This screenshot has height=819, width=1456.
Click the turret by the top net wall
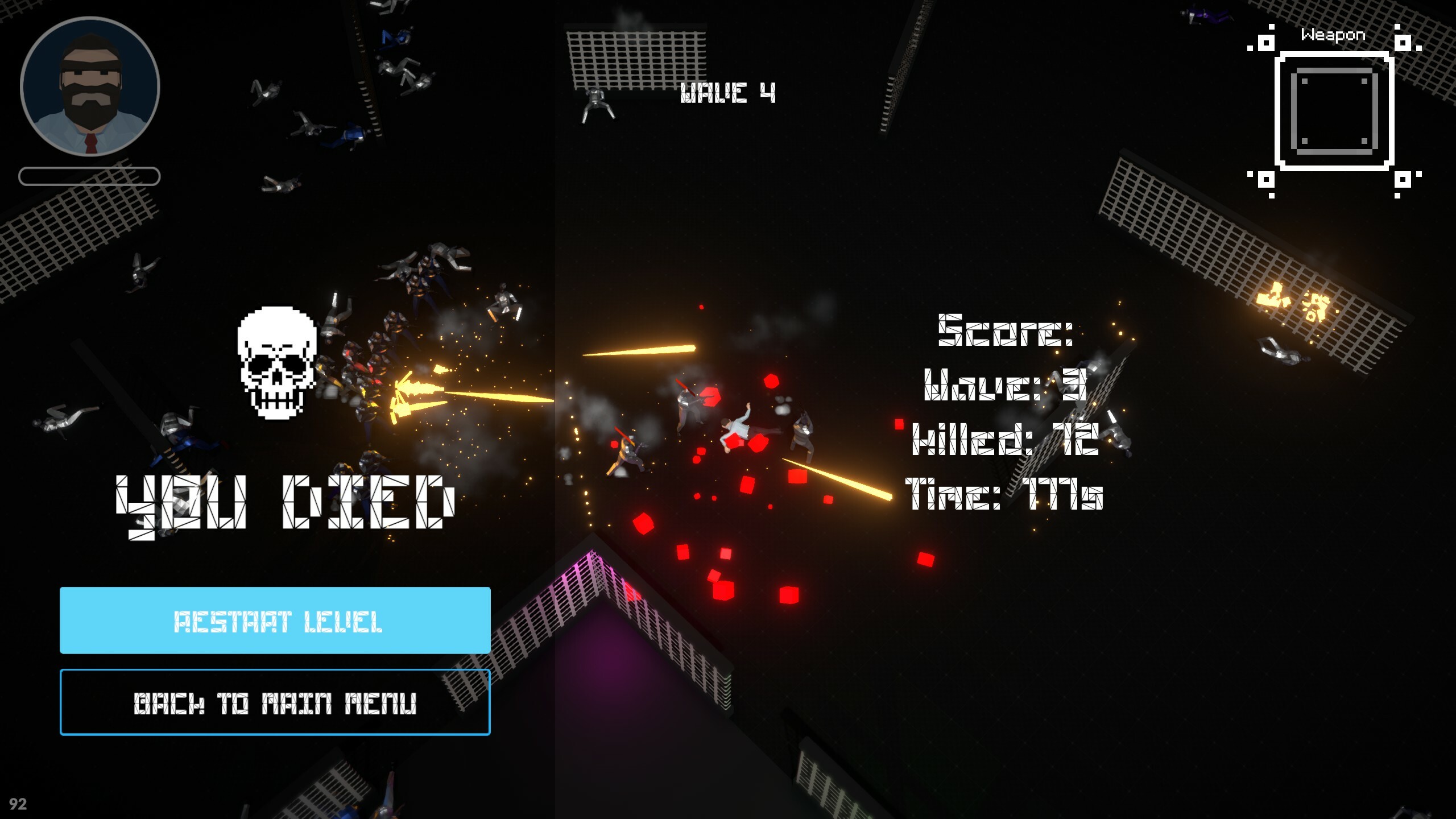click(x=596, y=102)
